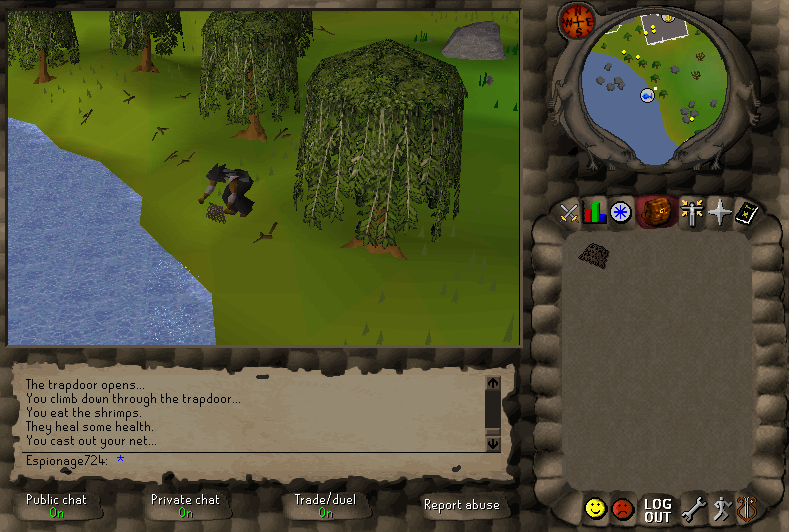The image size is (789, 532).
Task: Show the emotes running man tab
Action: pyautogui.click(x=720, y=509)
